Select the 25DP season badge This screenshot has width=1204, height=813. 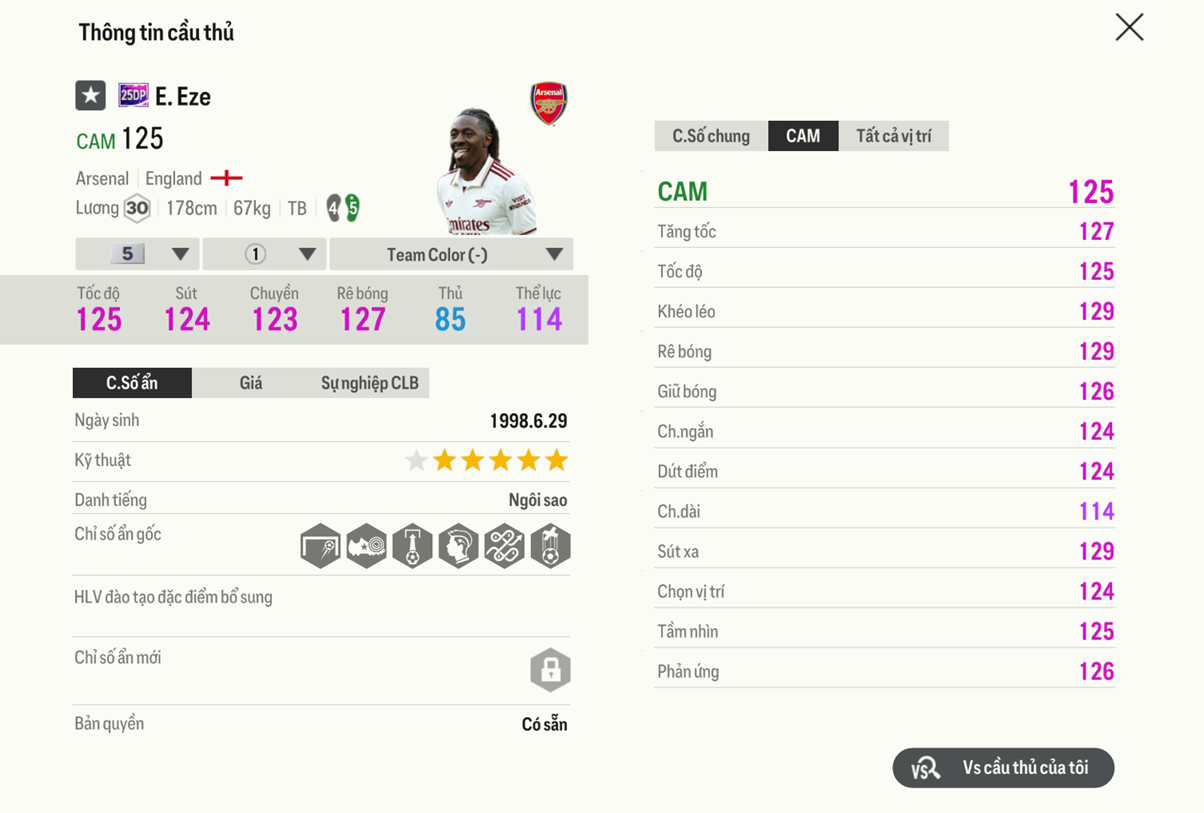point(133,96)
